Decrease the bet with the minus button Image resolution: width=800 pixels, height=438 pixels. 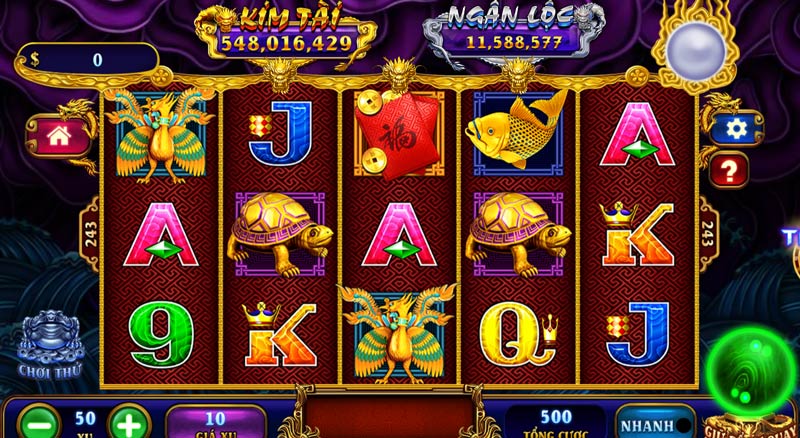point(37,421)
